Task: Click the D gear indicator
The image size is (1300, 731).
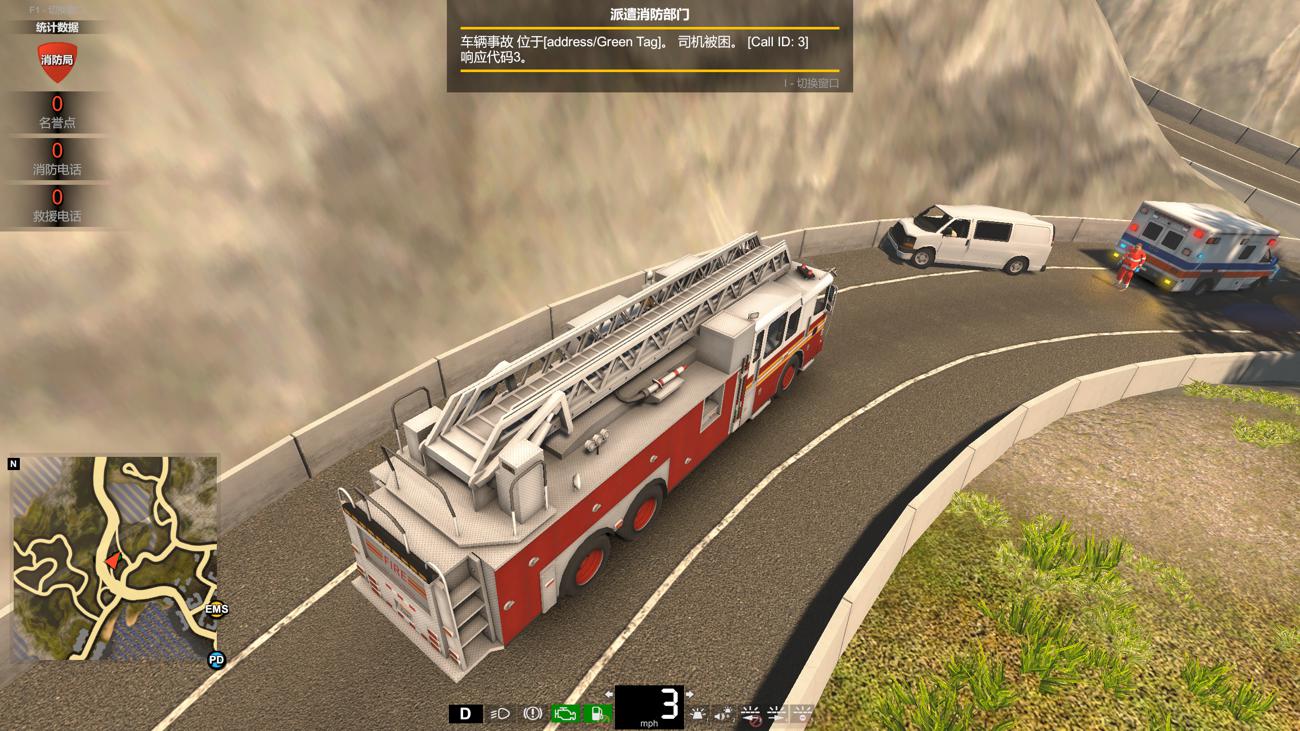Action: point(465,714)
